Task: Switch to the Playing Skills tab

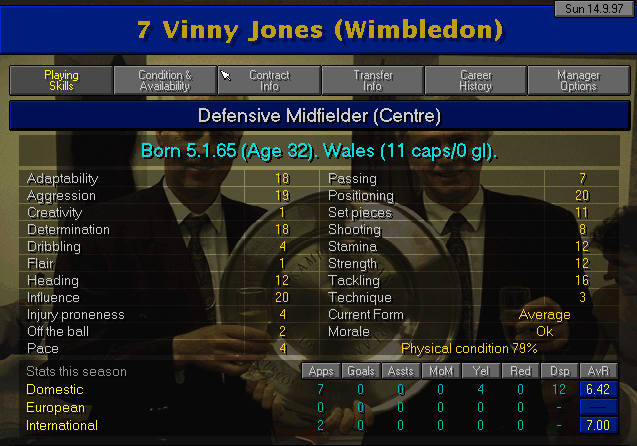Action: (61, 80)
